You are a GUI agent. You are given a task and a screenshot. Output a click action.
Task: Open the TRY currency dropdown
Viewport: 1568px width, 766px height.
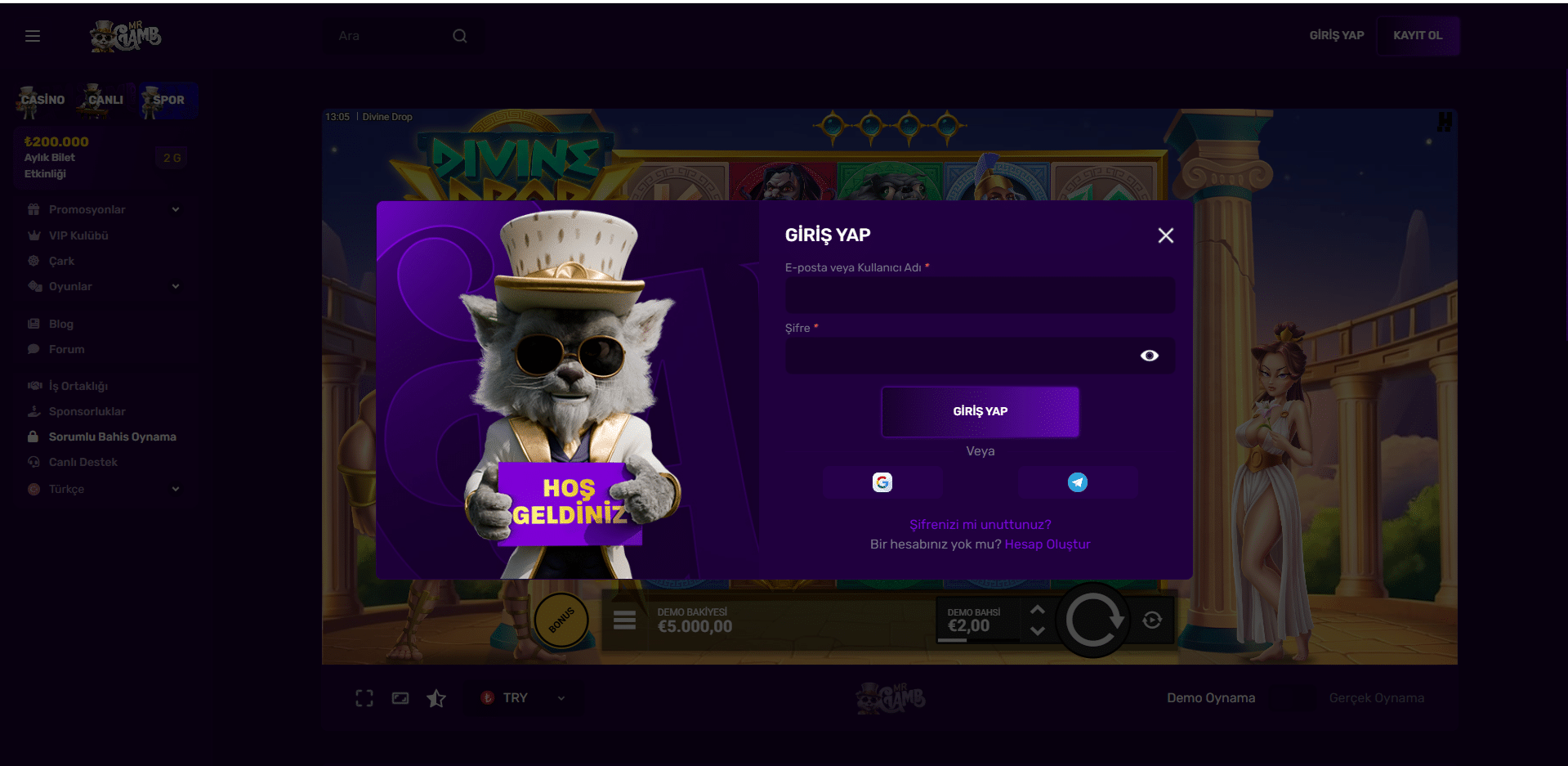[x=523, y=698]
